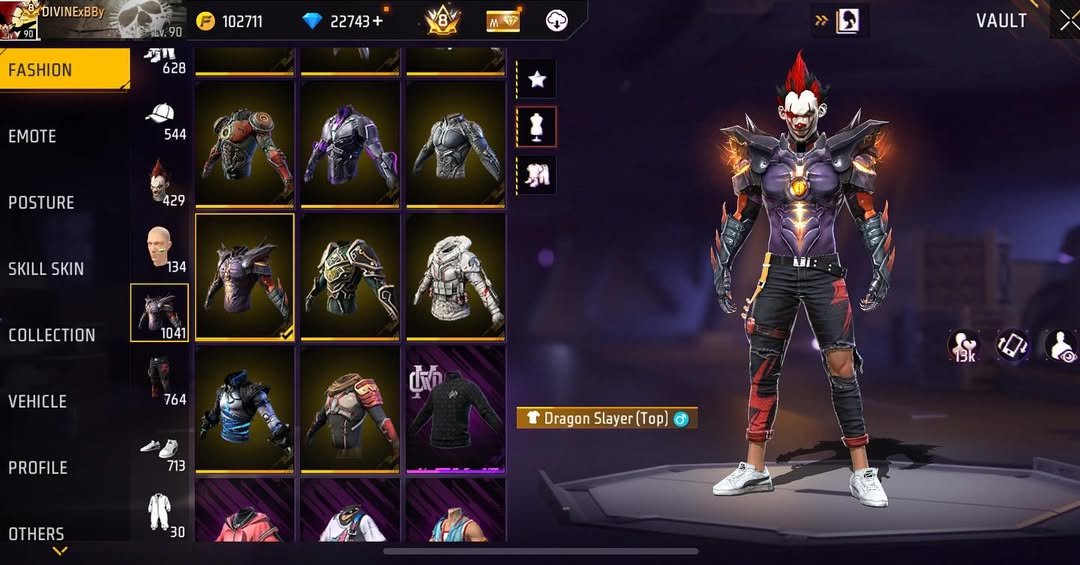Select the pants subcategory with 764 items
The image size is (1080, 565).
[x=160, y=379]
